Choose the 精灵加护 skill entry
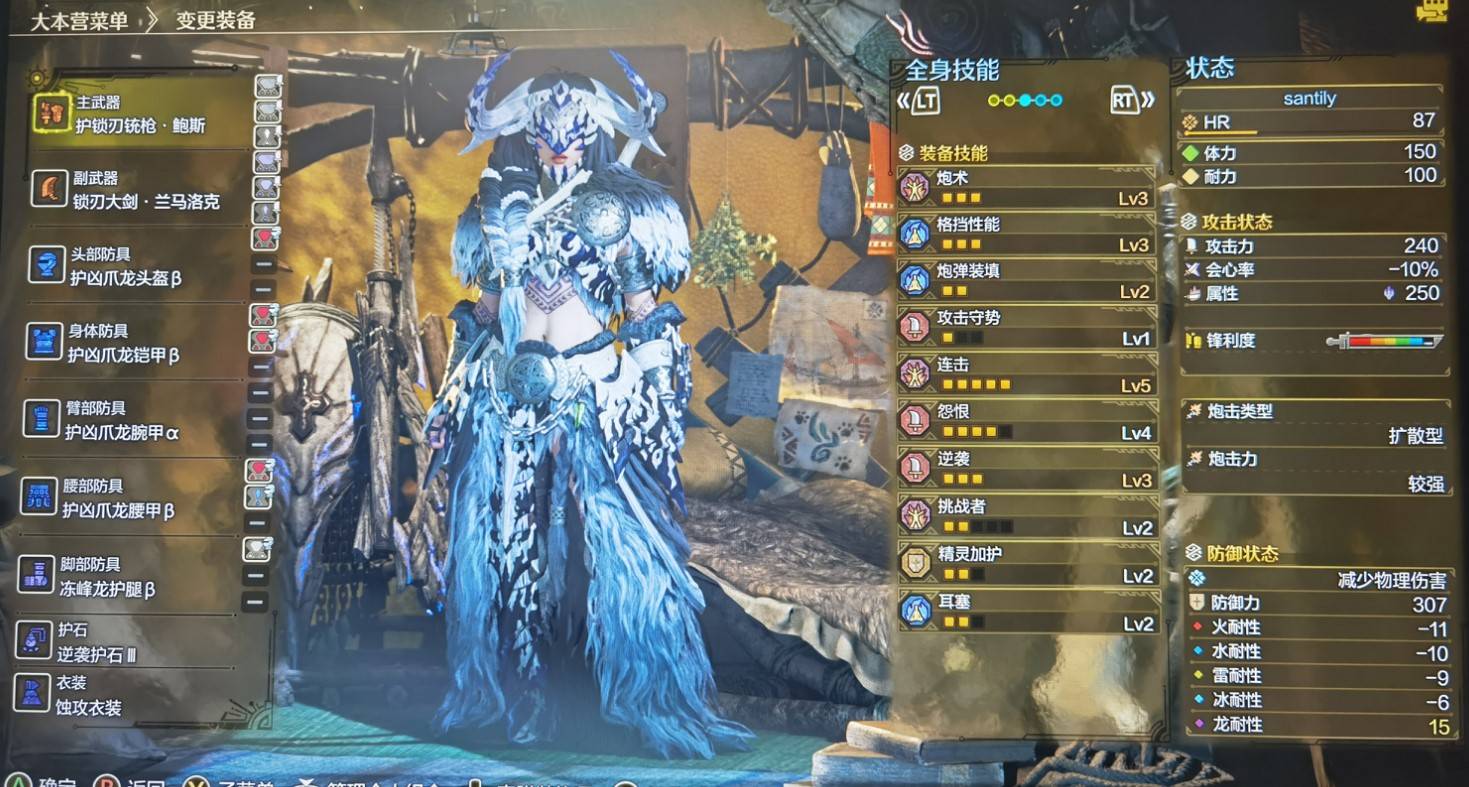 [x=1027, y=564]
